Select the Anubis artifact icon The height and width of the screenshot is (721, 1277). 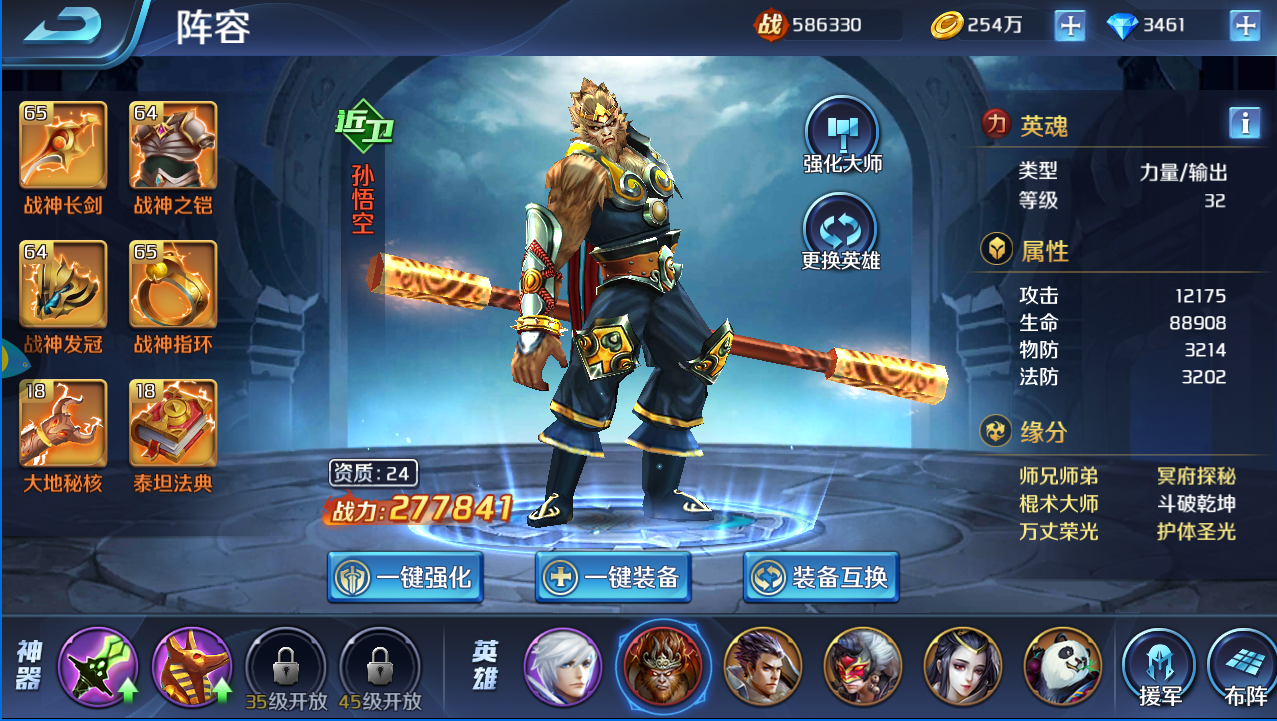191,667
